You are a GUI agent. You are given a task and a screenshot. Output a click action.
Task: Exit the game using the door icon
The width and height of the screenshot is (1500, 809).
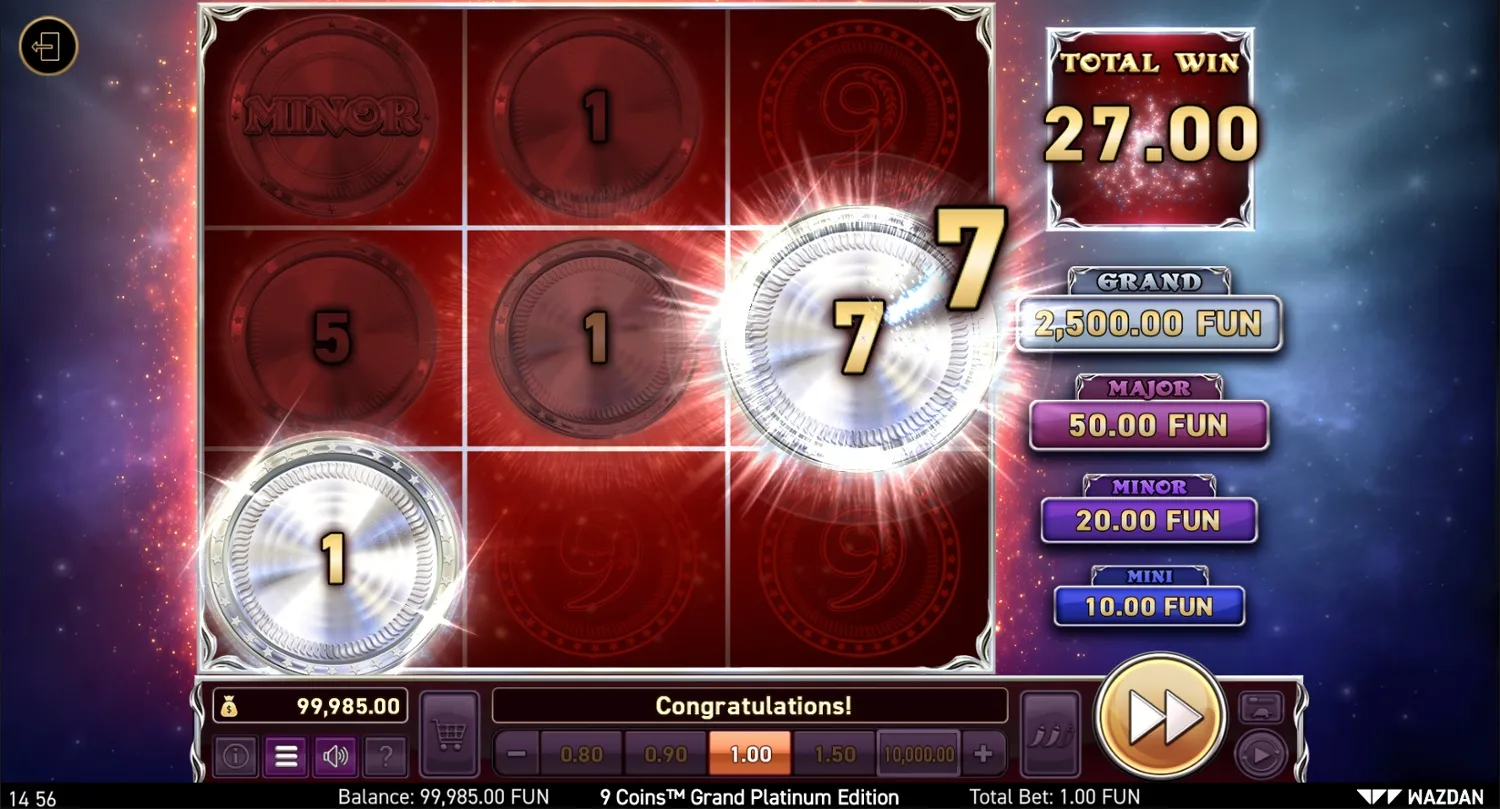coord(47,47)
